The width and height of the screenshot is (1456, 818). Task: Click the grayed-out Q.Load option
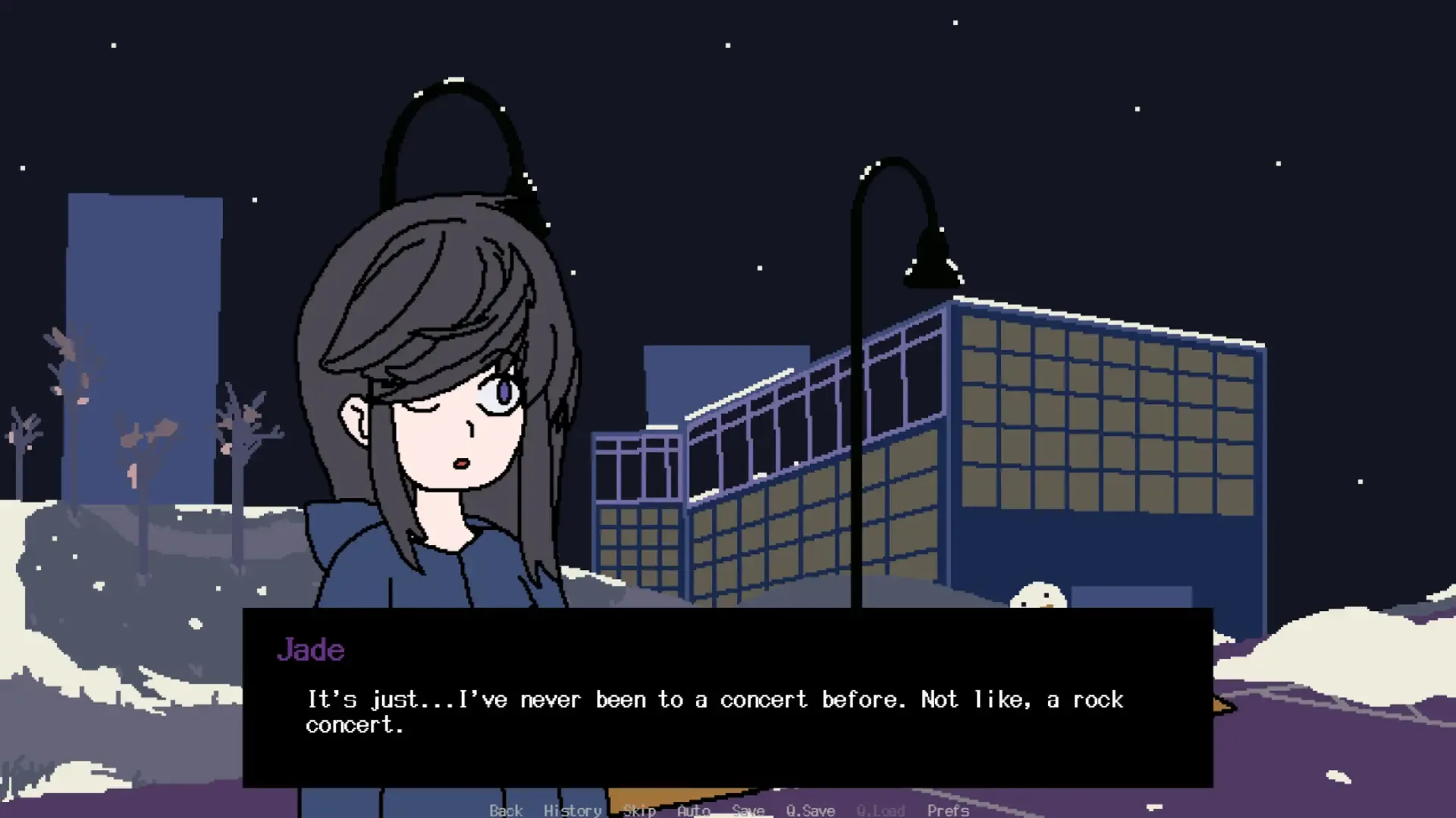(880, 810)
